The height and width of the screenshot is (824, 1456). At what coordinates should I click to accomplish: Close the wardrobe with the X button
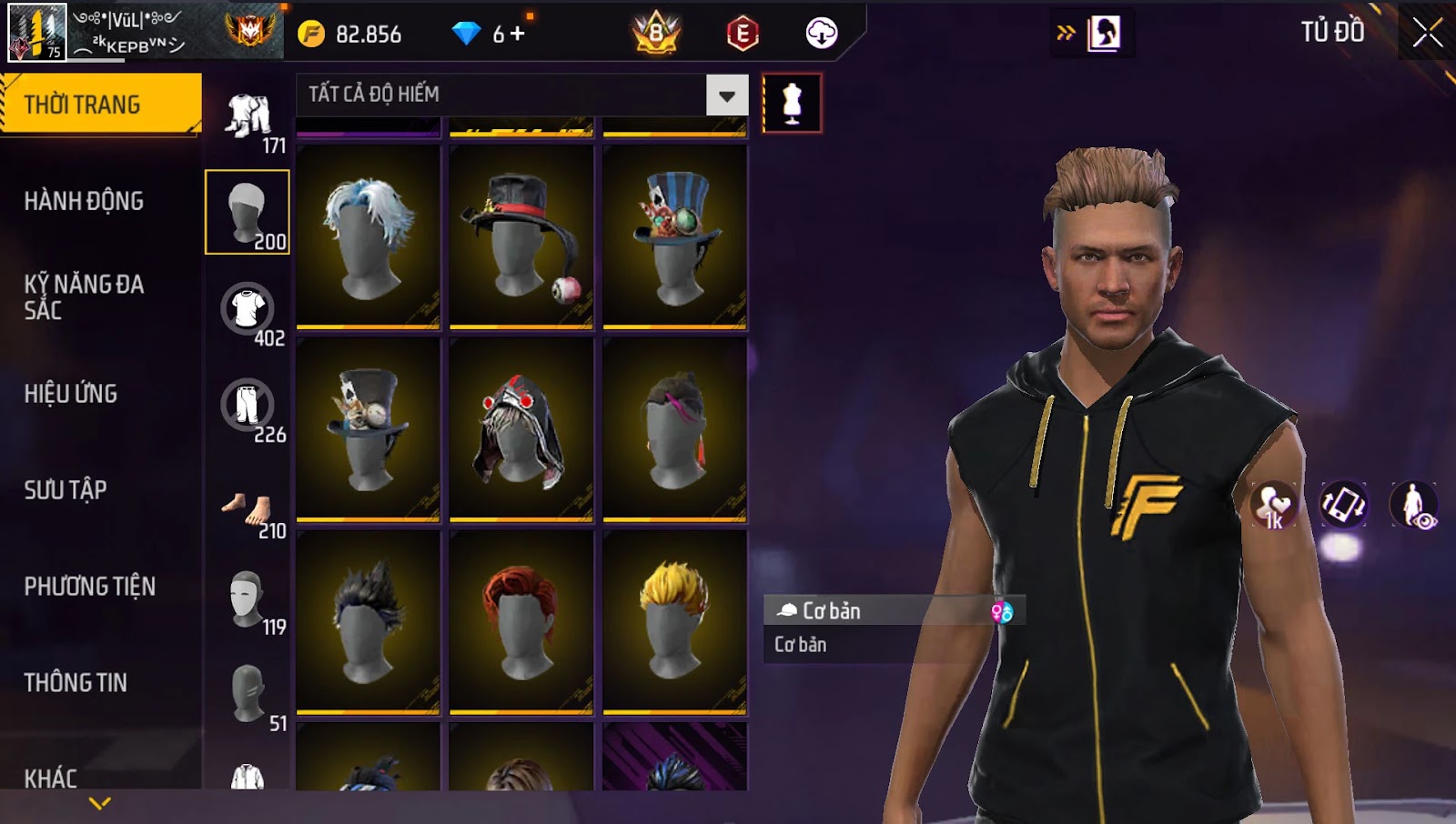click(x=1427, y=33)
